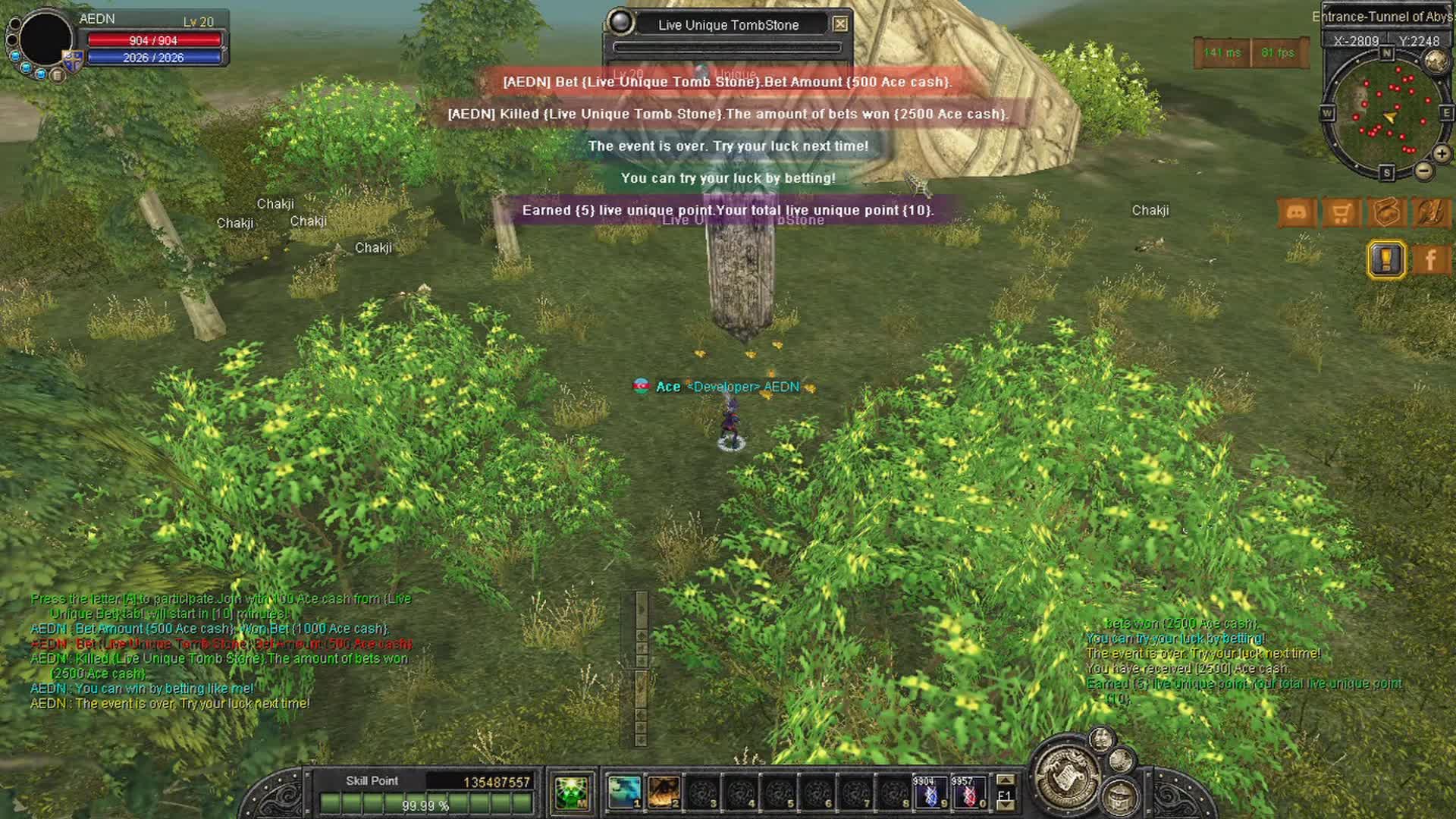
Task: Open the world map globe button
Action: point(1436,61)
